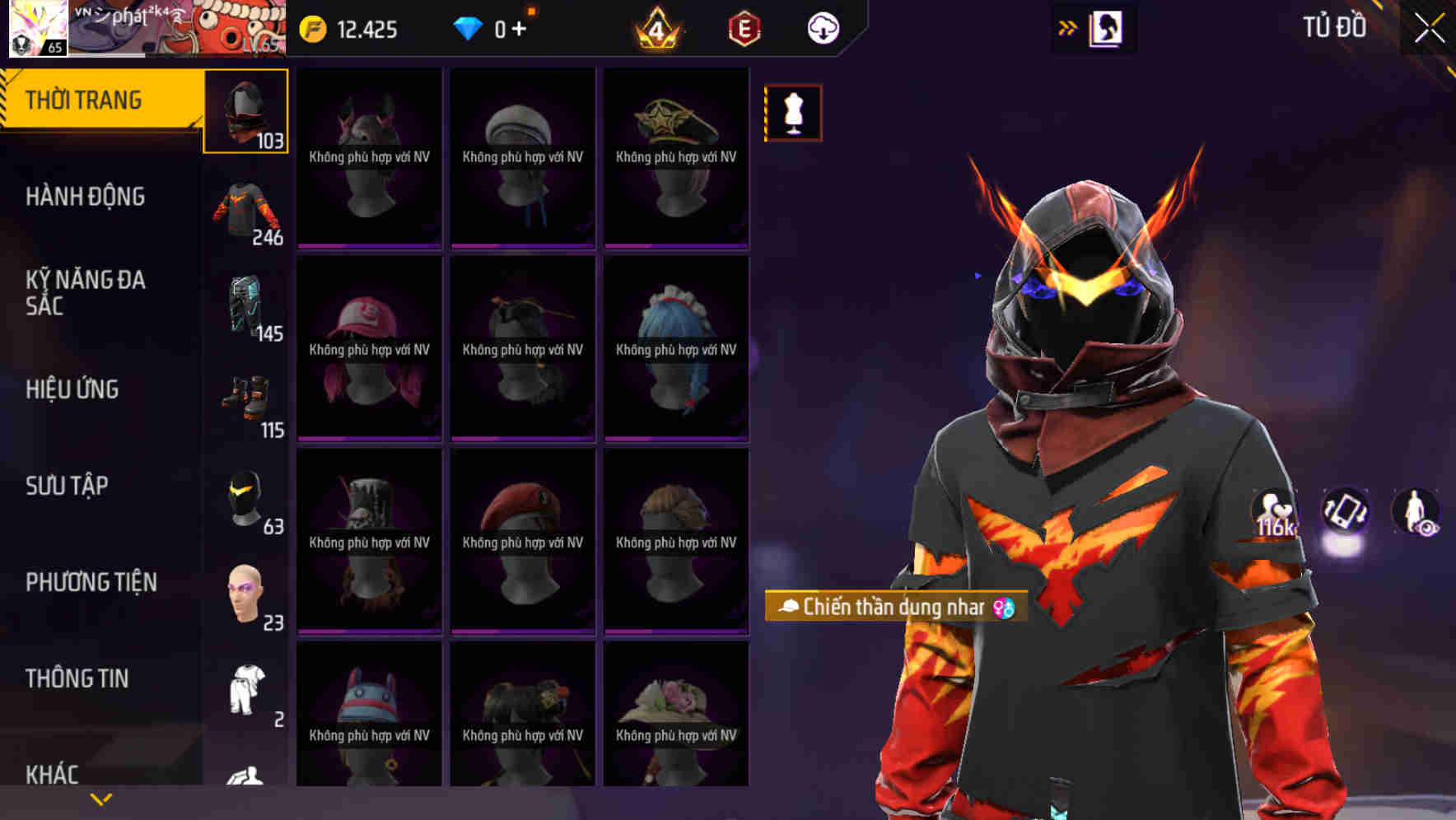The height and width of the screenshot is (820, 1456).
Task: Select the pink cap with pigtails item
Action: click(x=368, y=350)
